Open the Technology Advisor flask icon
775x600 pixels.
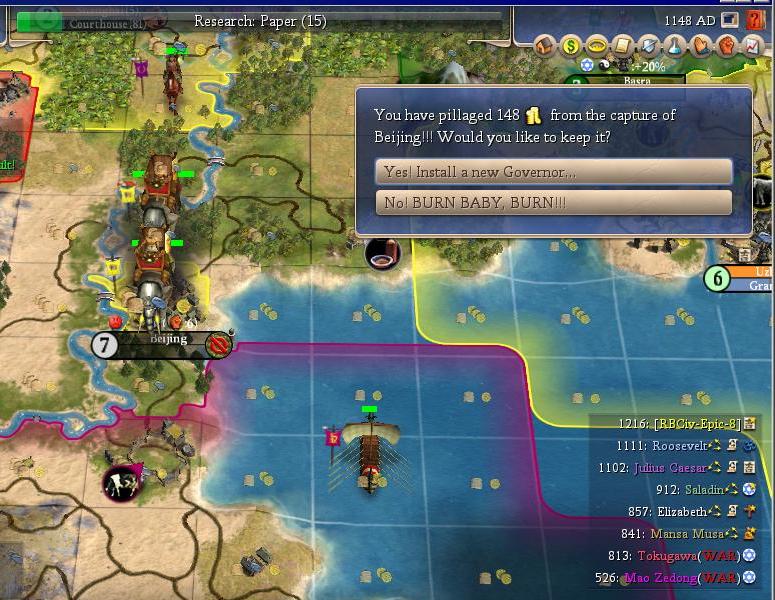click(674, 45)
